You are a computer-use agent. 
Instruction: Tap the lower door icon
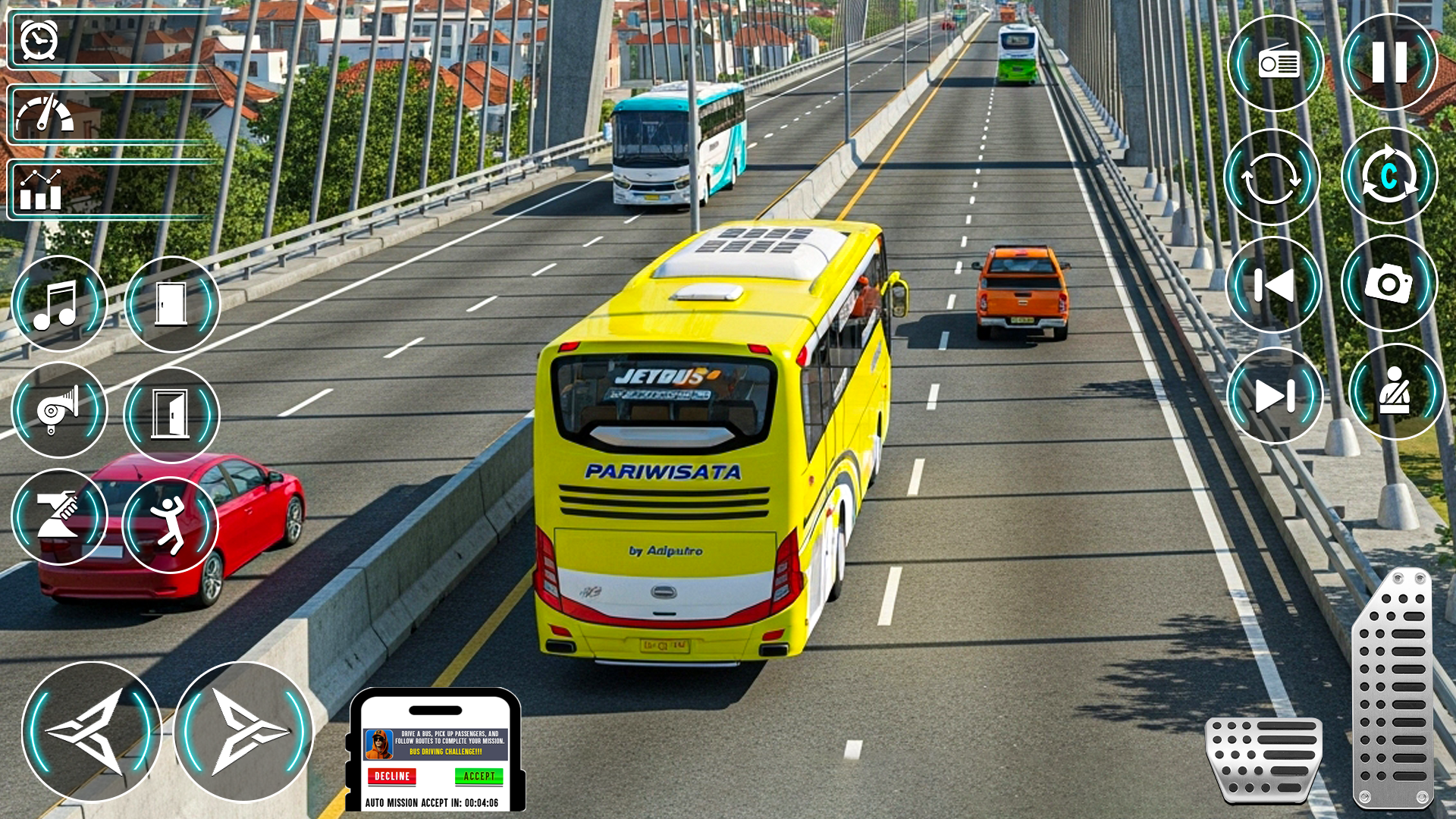click(171, 415)
